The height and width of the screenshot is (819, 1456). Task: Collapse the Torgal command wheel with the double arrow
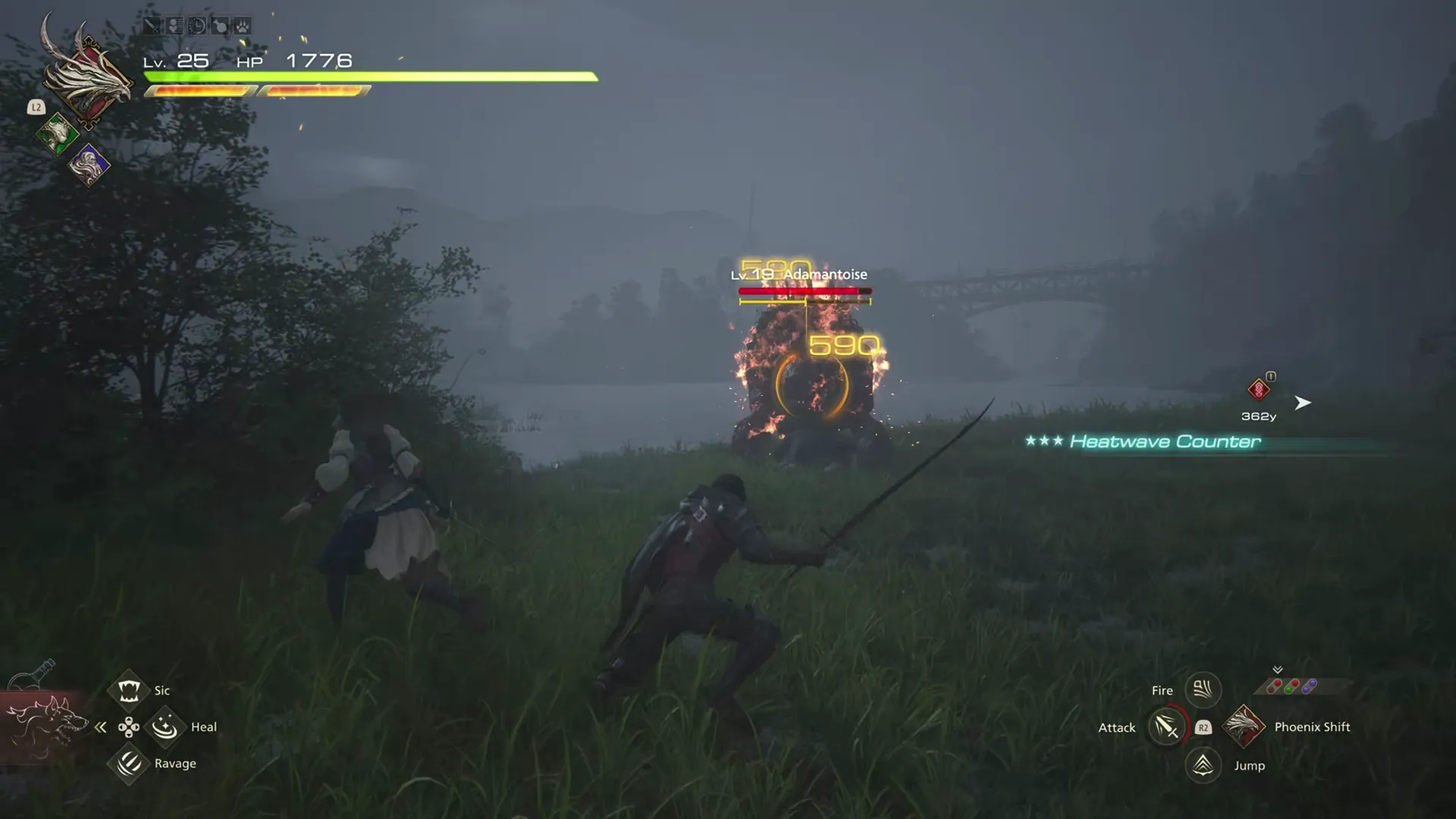click(101, 726)
